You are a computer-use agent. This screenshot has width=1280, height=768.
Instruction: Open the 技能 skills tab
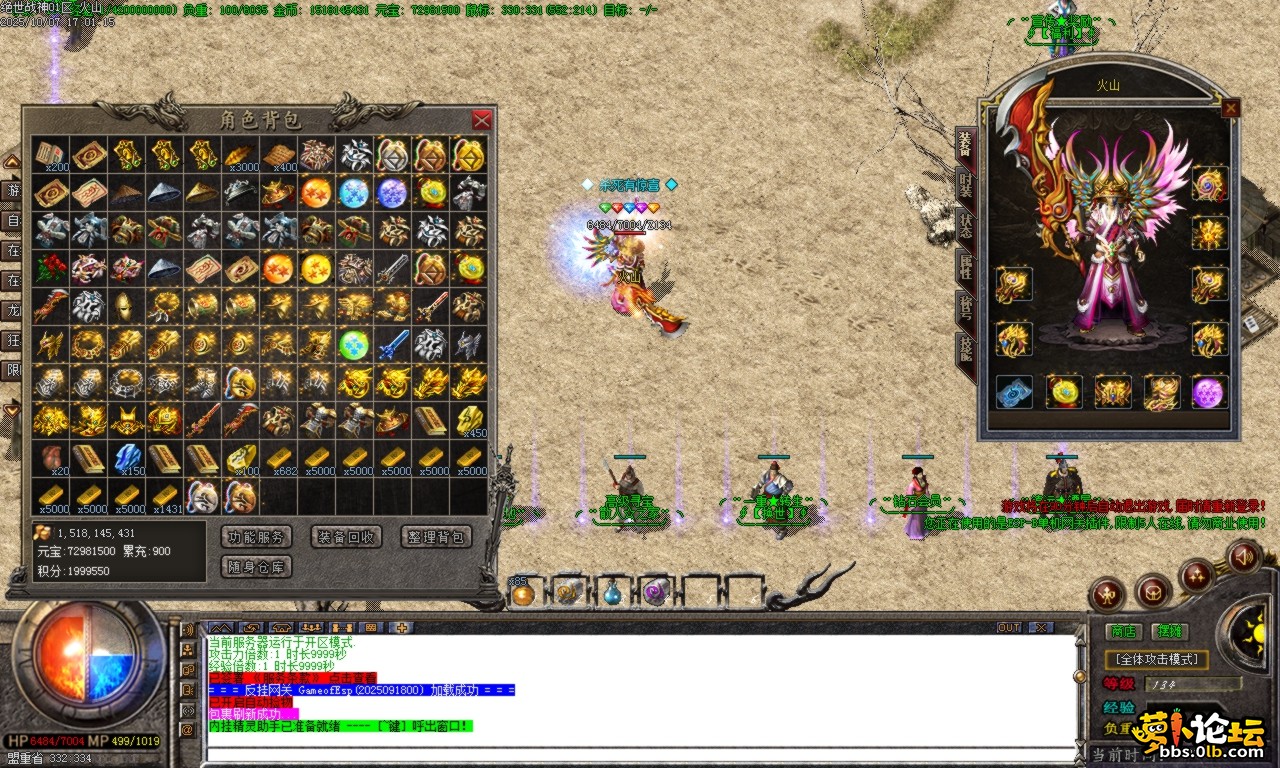(x=965, y=346)
